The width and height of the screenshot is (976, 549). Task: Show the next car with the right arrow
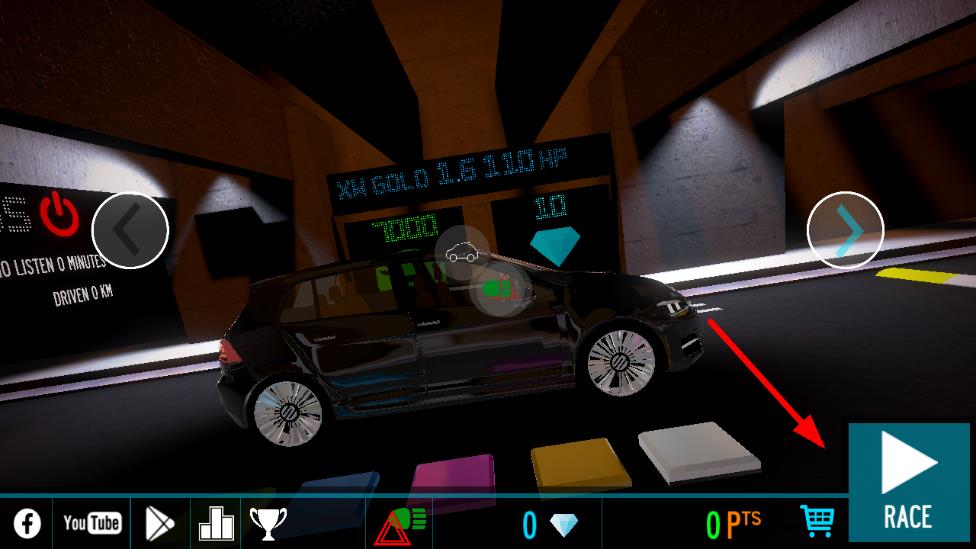tap(845, 230)
